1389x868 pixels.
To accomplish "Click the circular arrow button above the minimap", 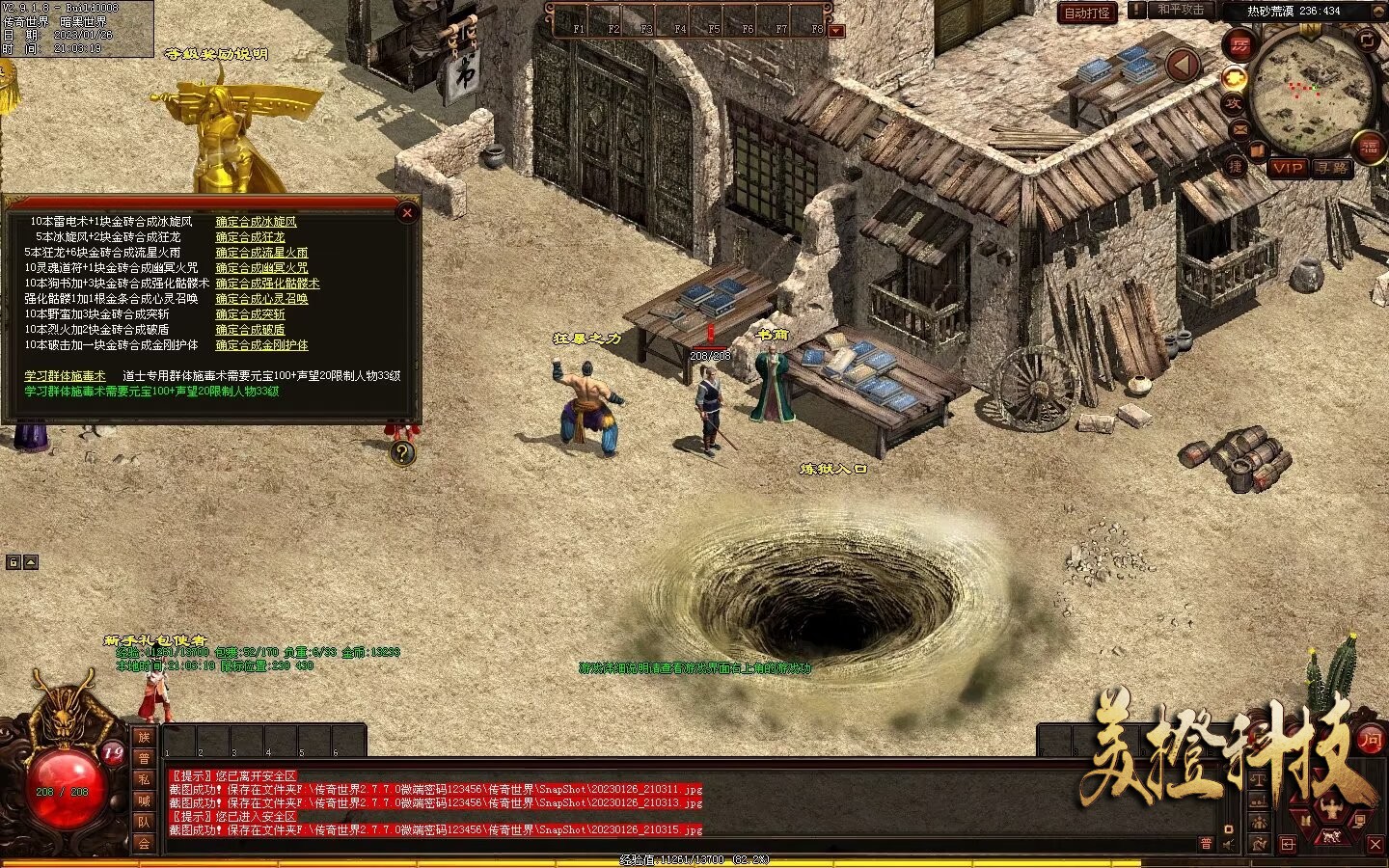I will 1368,41.
